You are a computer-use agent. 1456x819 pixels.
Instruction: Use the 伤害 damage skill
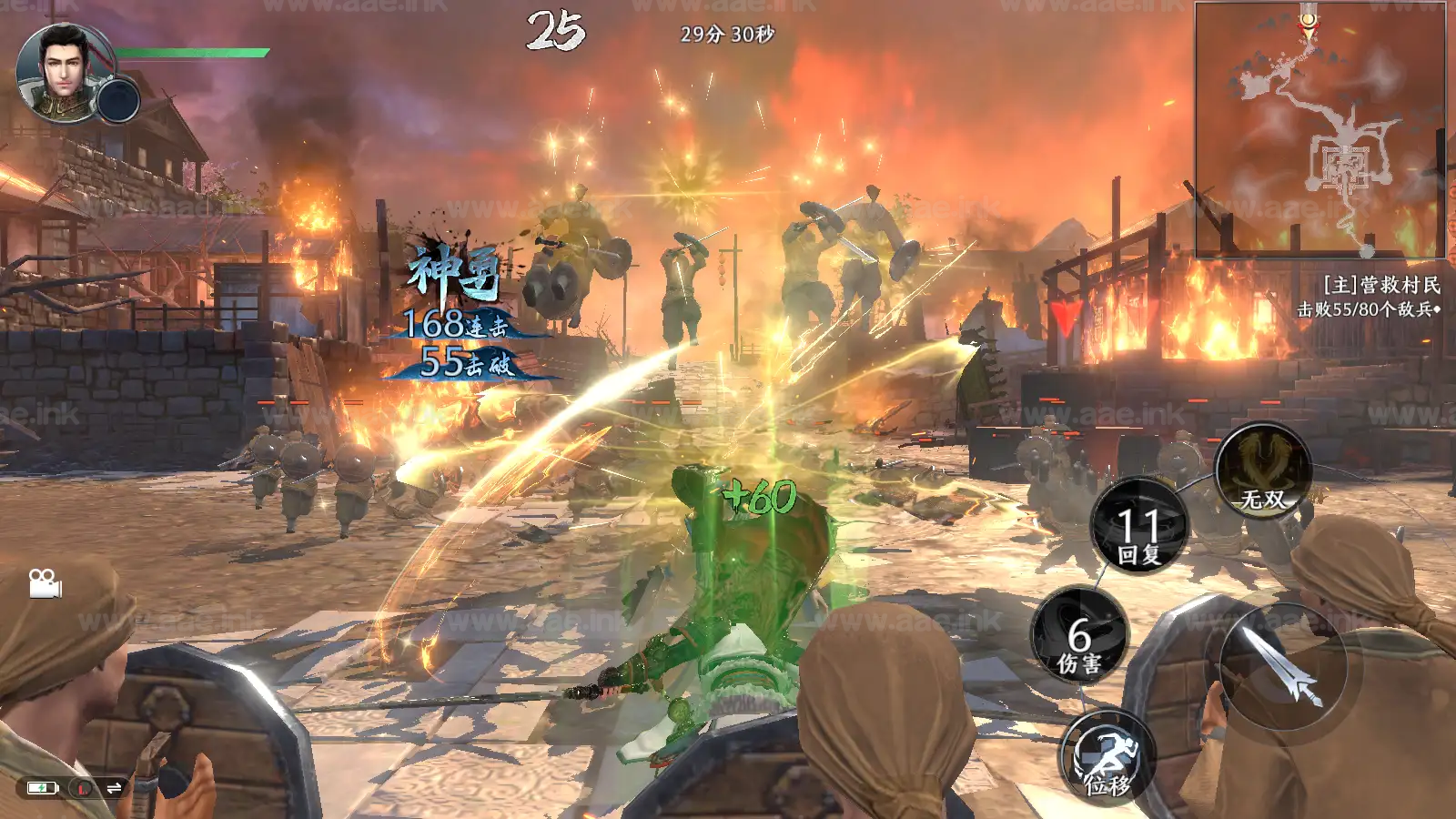click(x=1080, y=636)
